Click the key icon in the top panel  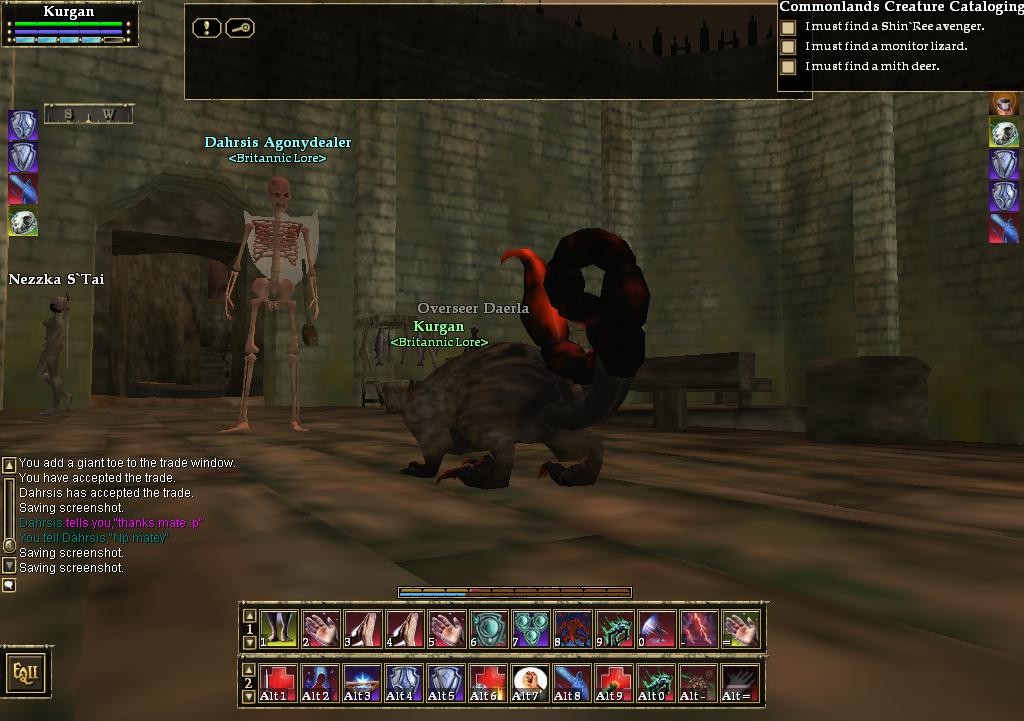click(240, 28)
